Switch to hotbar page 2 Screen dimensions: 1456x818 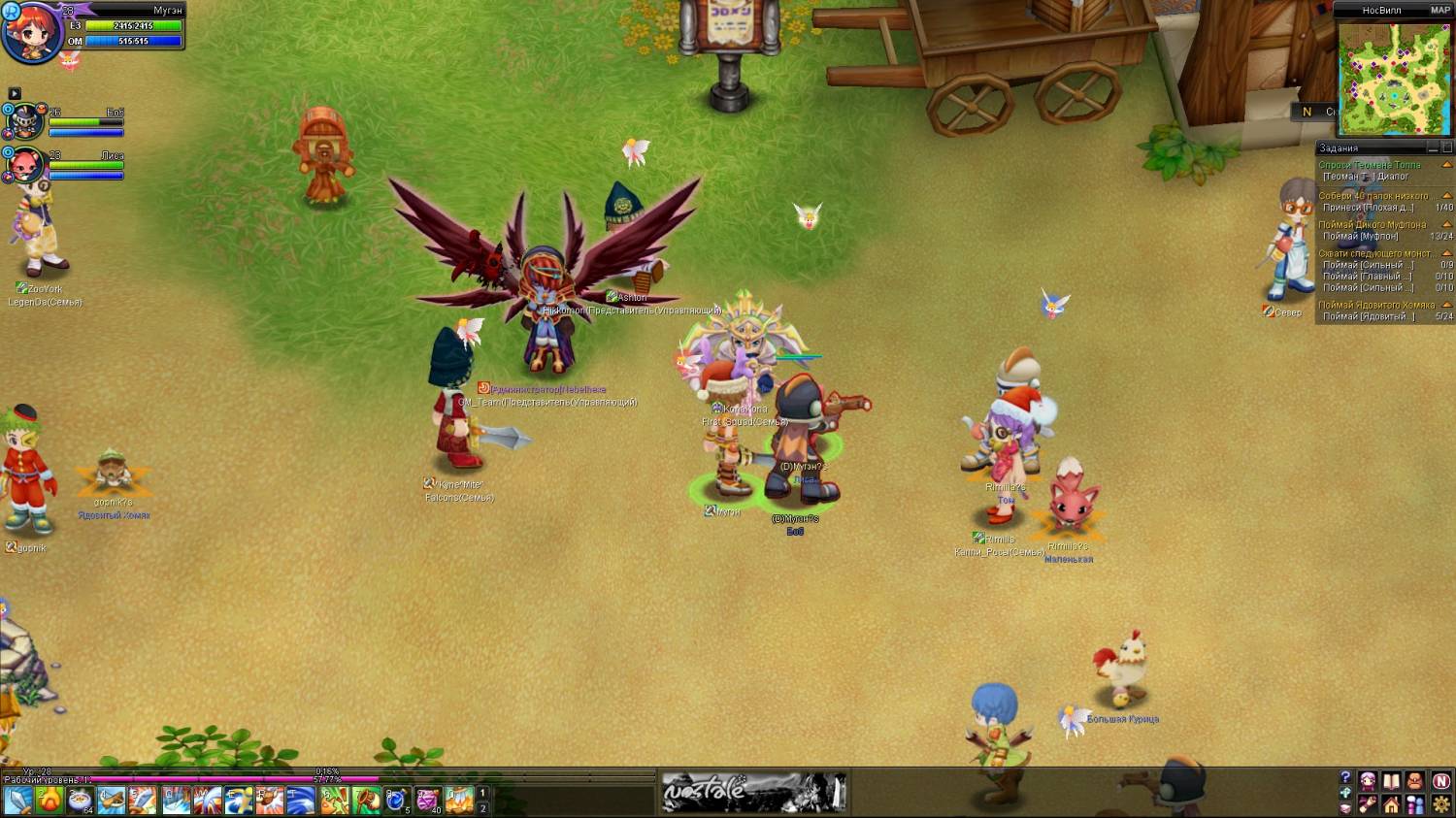point(482,808)
